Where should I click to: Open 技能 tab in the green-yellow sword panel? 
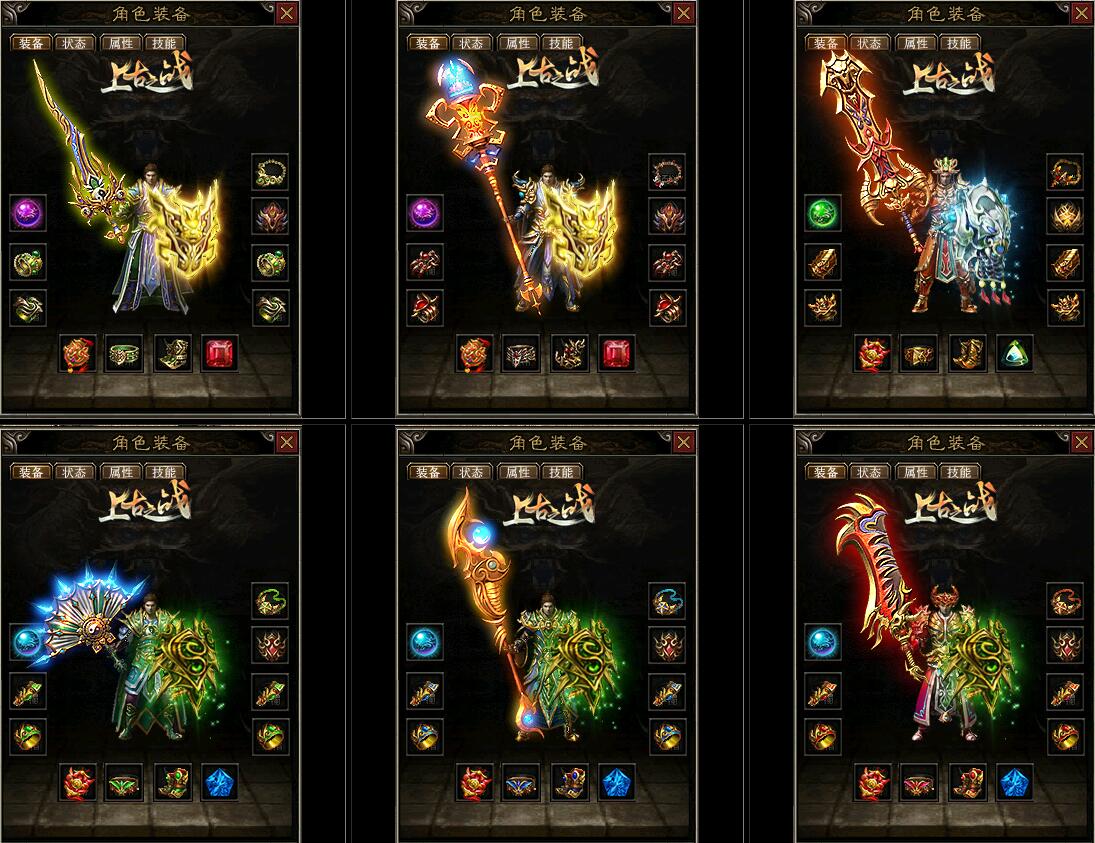[x=162, y=43]
